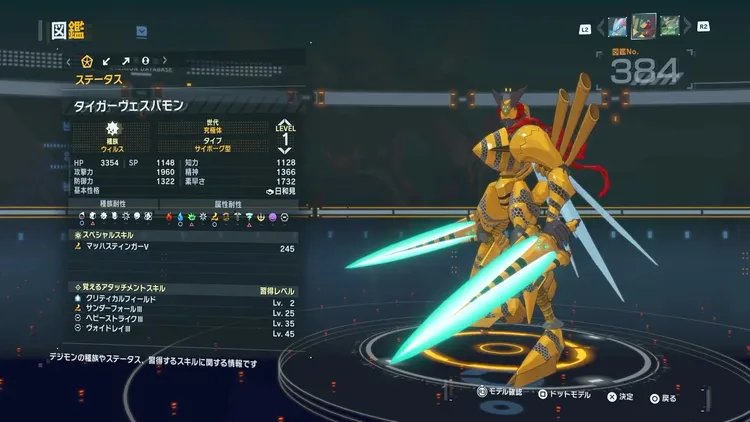Viewport: 750px width, 422px height.
Task: Select the blue Digimon thumbnail
Action: (x=618, y=26)
